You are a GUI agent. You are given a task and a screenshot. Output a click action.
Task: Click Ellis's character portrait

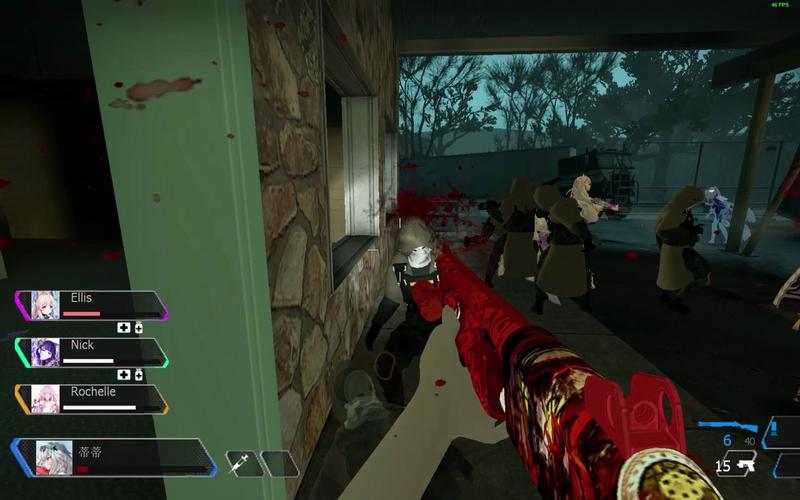click(x=45, y=305)
